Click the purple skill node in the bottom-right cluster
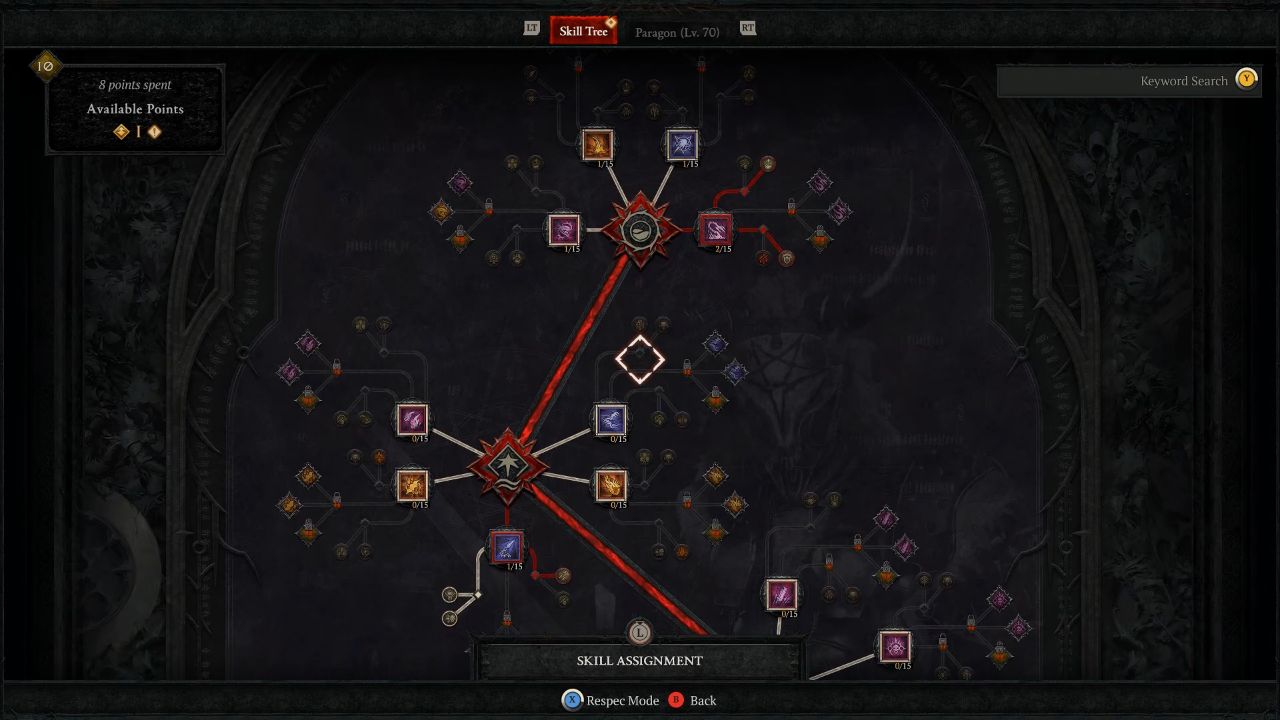The image size is (1280, 720). coord(782,594)
